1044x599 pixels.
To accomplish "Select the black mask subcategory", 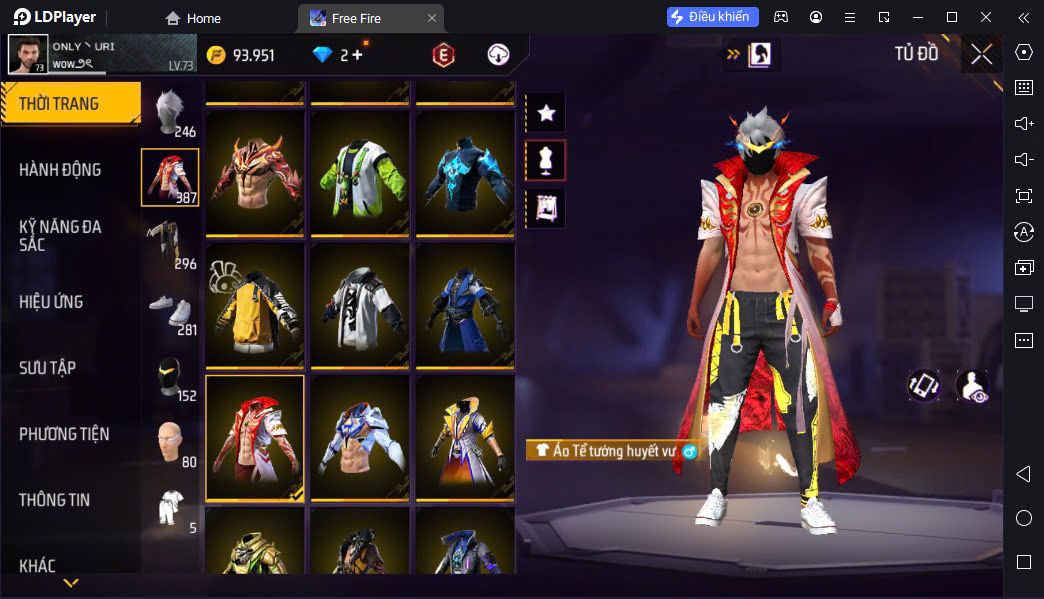I will [170, 375].
